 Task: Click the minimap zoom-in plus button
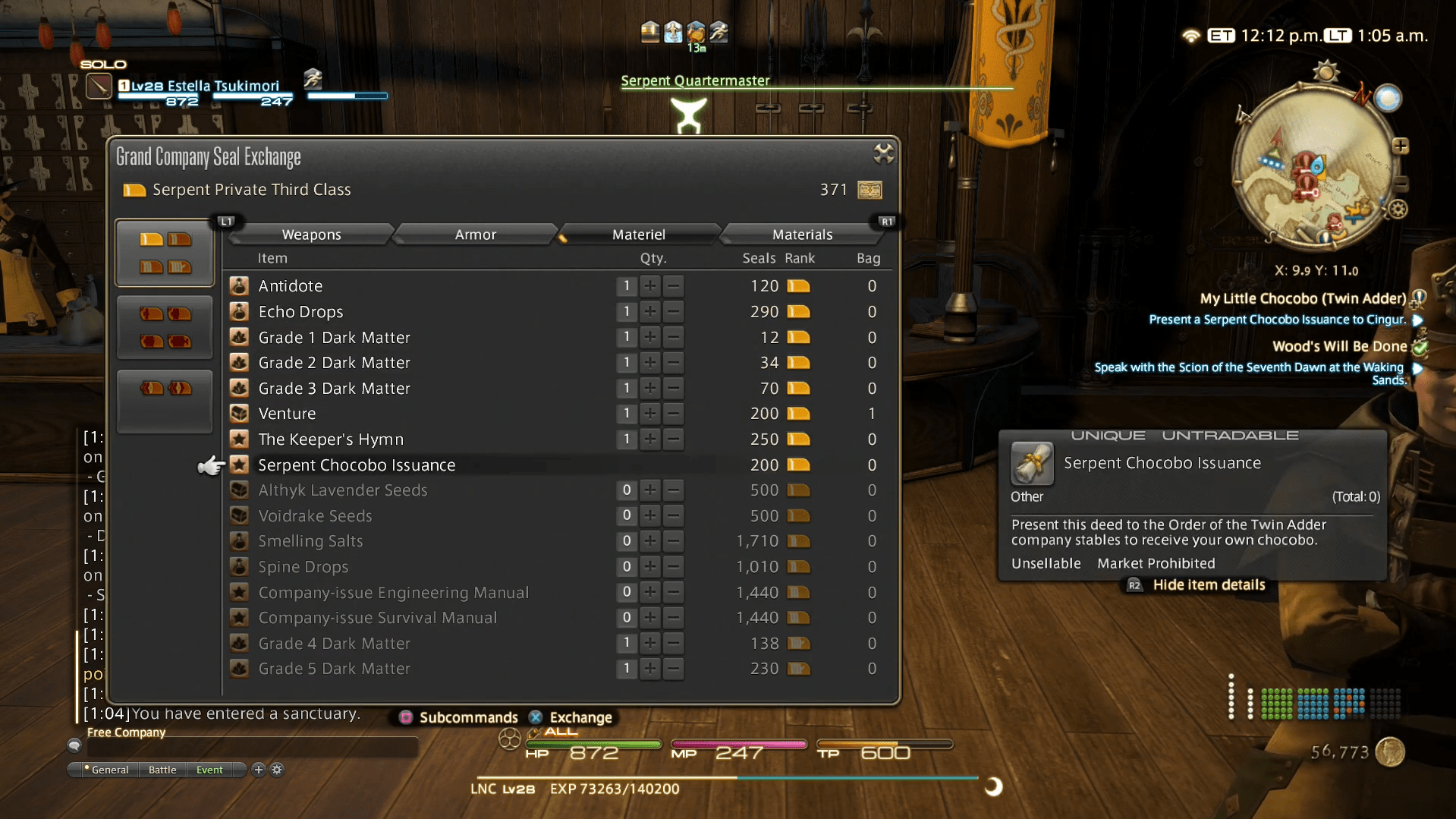point(1401,146)
